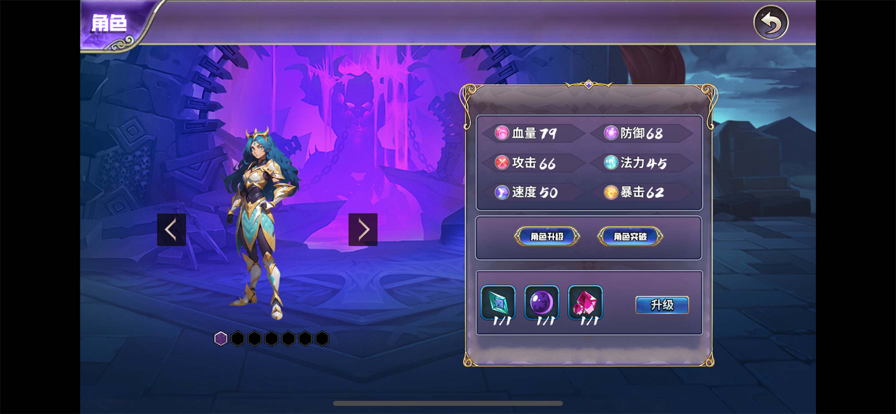Select the highlighted first character page dot

(221, 339)
